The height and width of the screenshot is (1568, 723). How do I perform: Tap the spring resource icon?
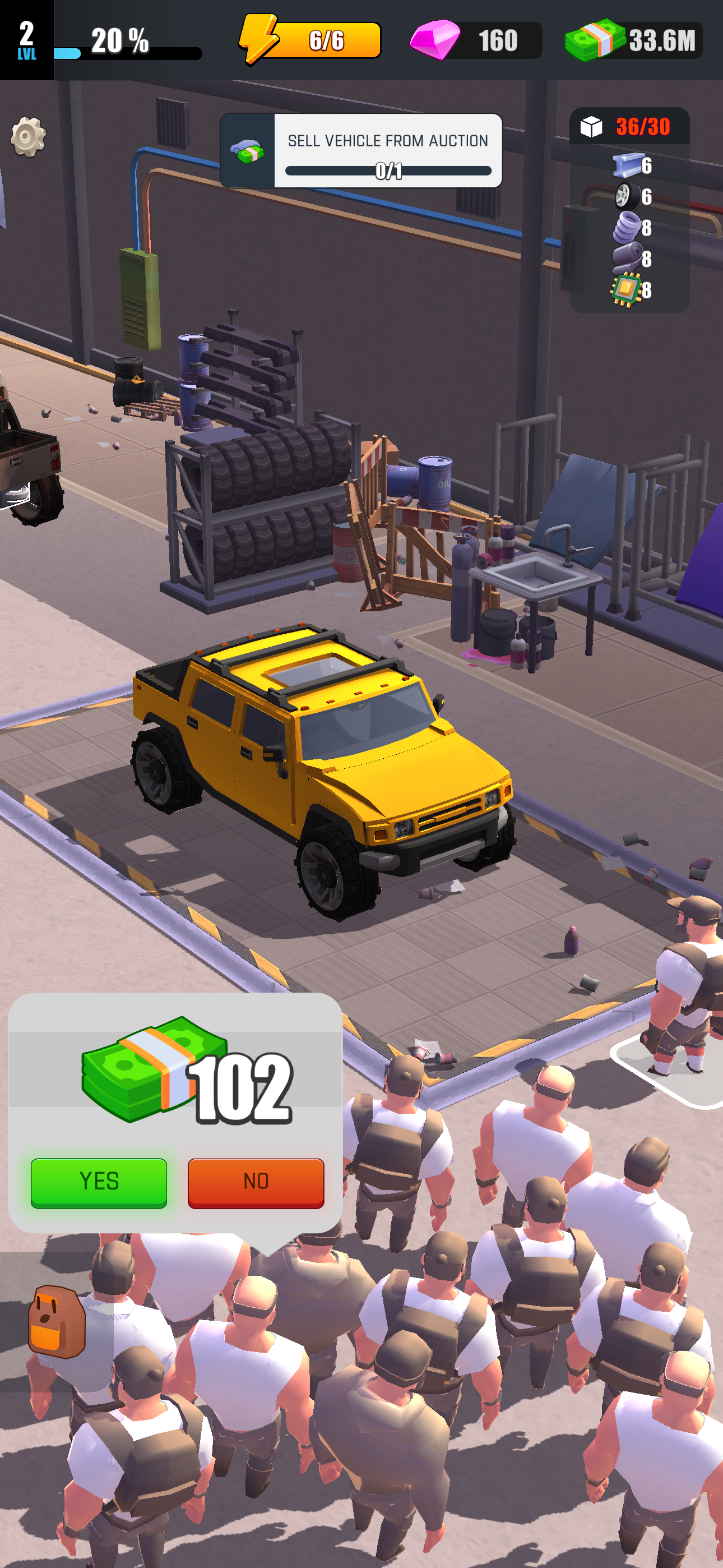point(629,227)
